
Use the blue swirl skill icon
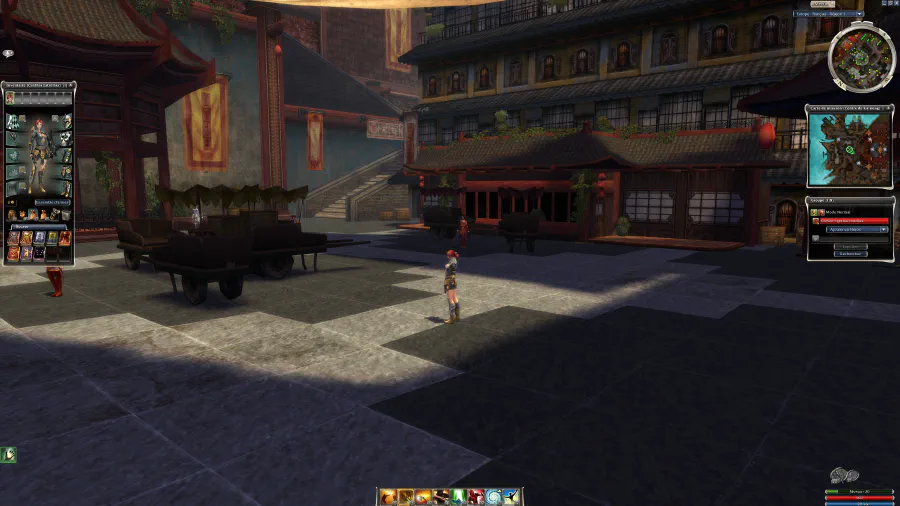495,497
